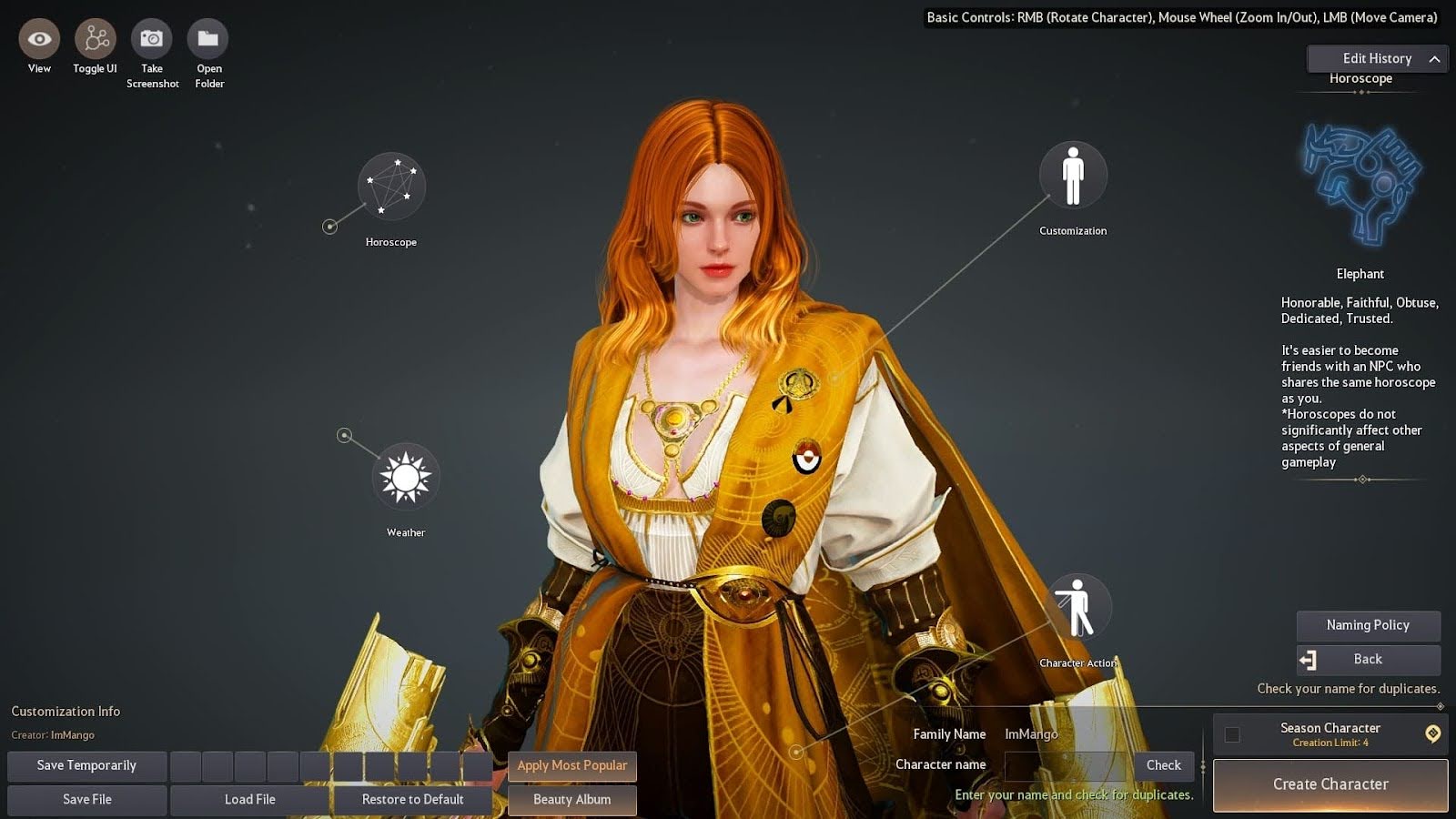Collapse the Edit History panel
The image size is (1456, 819).
(x=1433, y=58)
